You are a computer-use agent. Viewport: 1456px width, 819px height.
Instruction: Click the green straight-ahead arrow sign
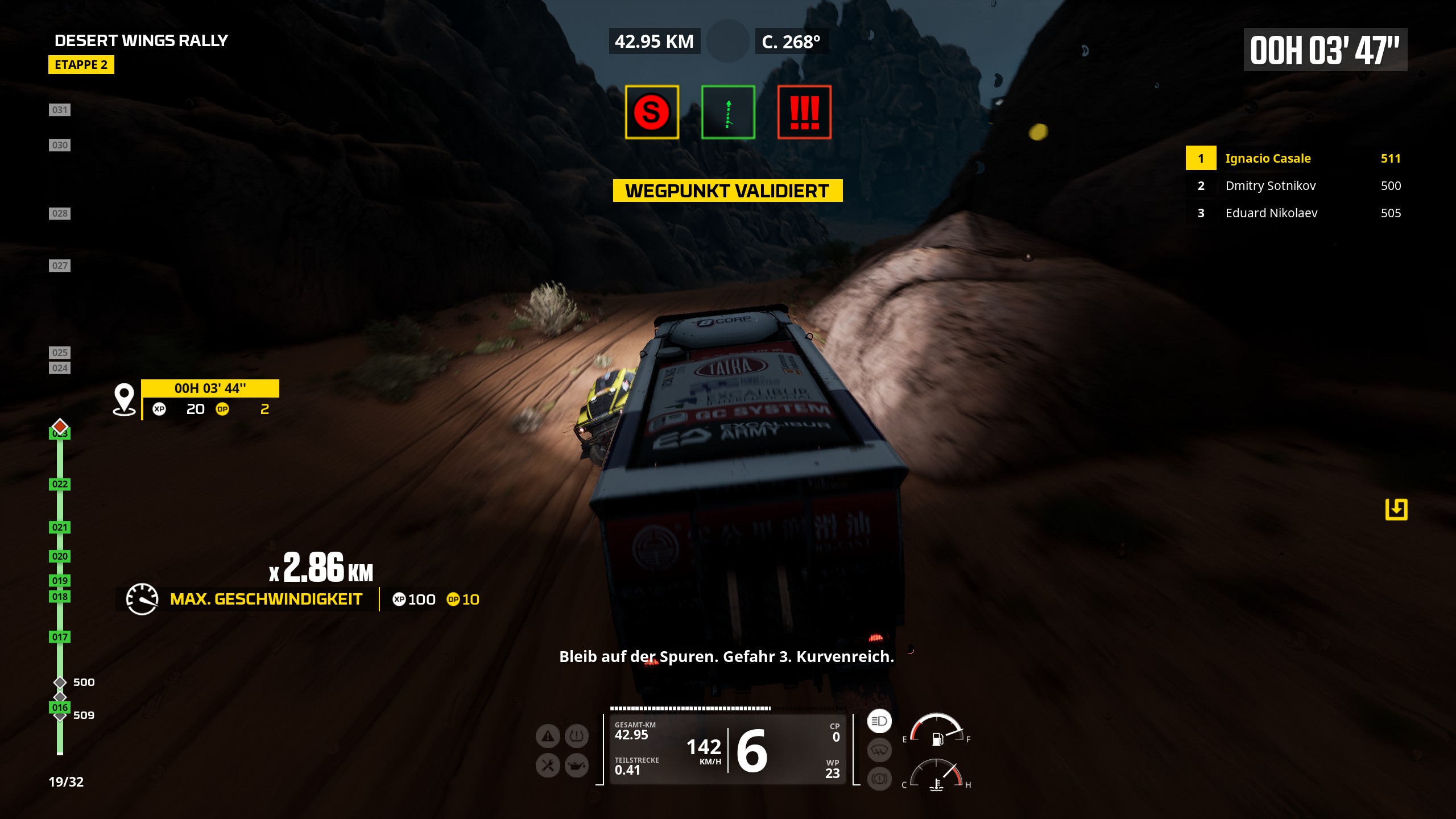pyautogui.click(x=728, y=112)
